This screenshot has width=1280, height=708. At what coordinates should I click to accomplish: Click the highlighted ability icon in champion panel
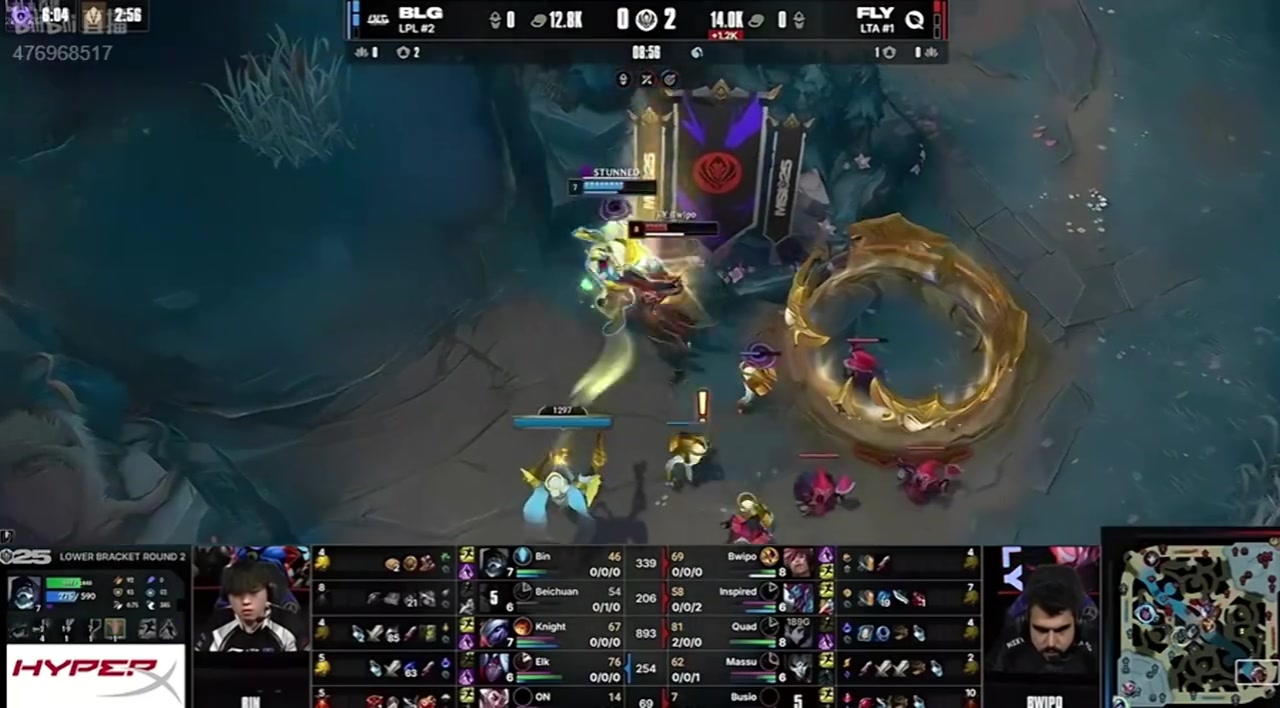point(116,629)
